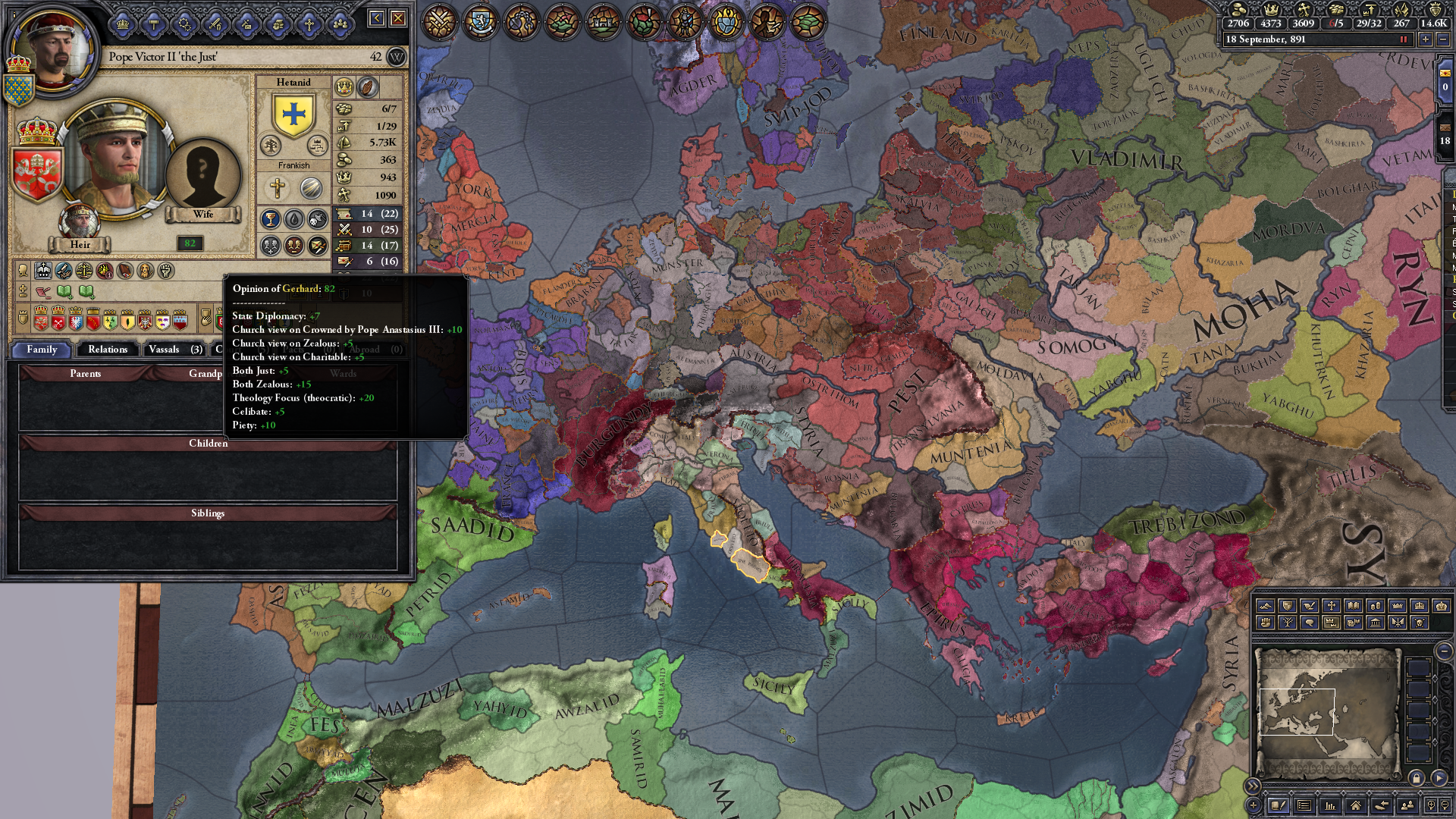Increase game speed with the plus button

click(x=1426, y=39)
